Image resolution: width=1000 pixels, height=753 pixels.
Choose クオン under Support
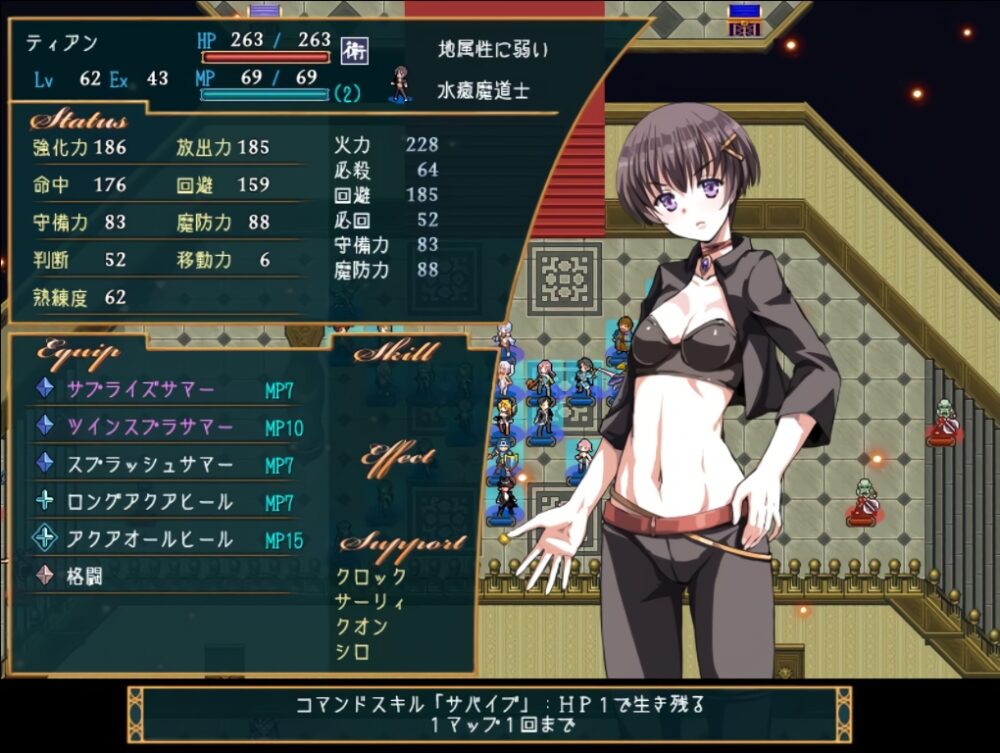tap(362, 627)
